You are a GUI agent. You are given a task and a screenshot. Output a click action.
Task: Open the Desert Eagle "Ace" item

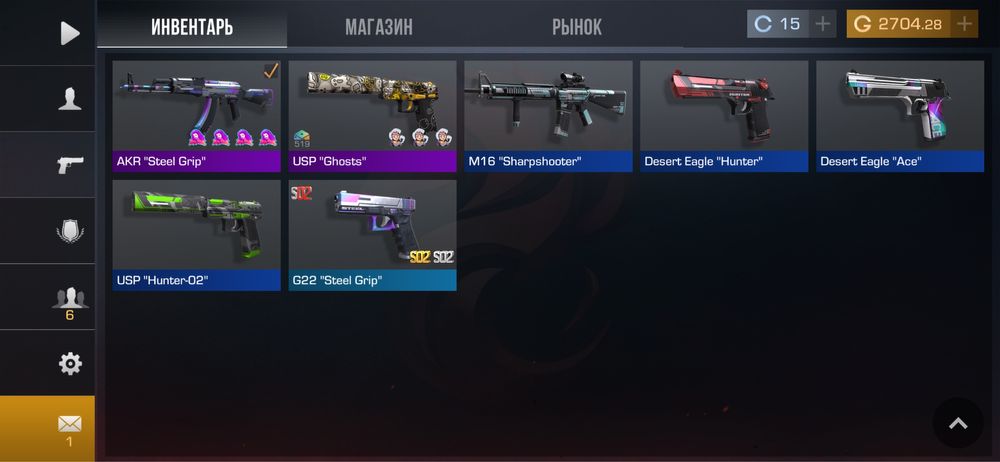pyautogui.click(x=900, y=116)
